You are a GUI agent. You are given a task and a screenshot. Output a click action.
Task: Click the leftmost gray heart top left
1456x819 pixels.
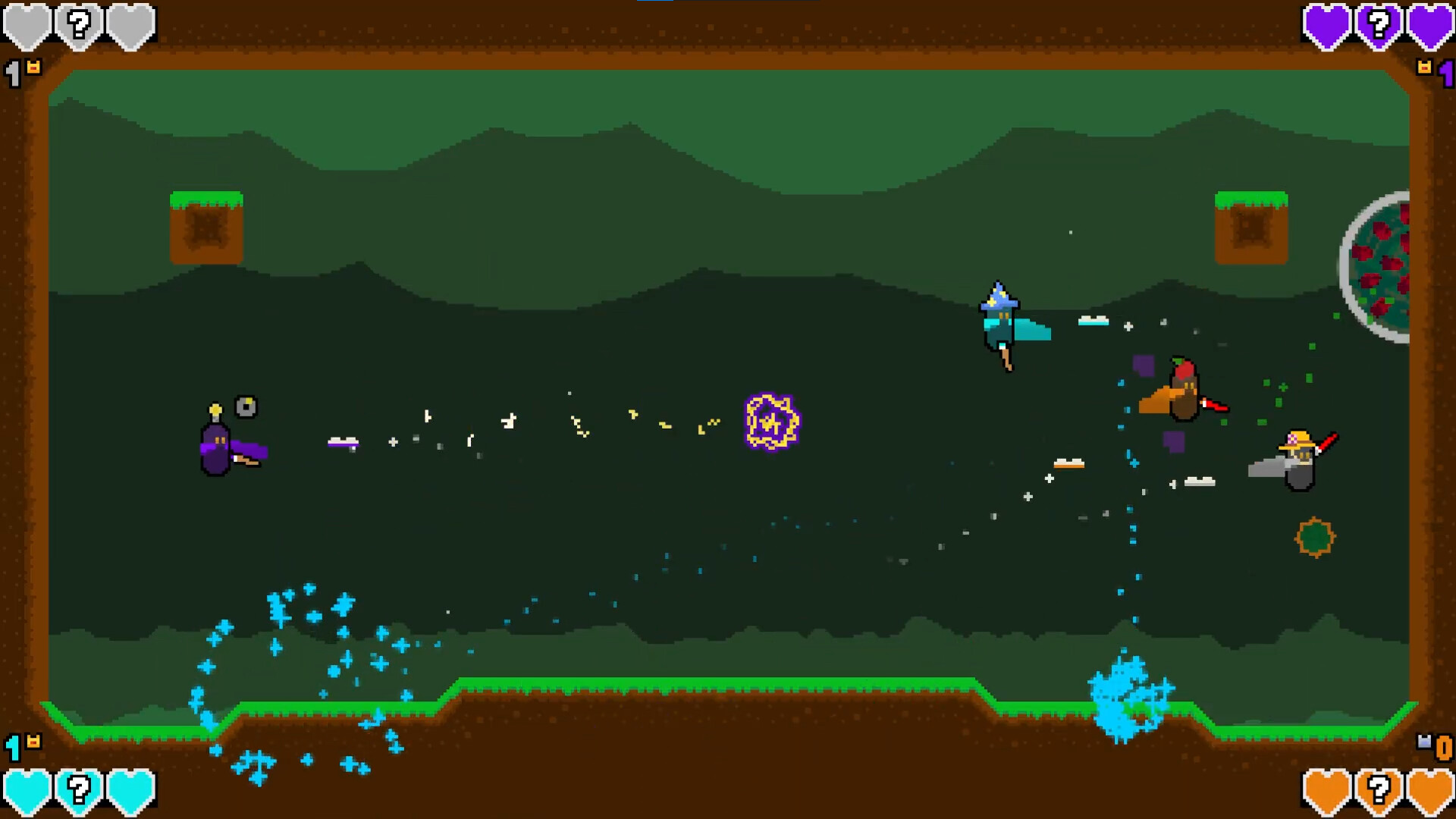tap(28, 25)
